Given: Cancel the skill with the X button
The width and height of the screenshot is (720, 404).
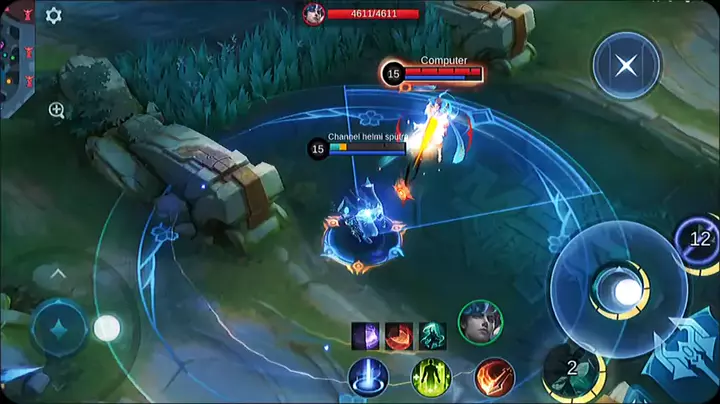Looking at the screenshot, I should [626, 66].
